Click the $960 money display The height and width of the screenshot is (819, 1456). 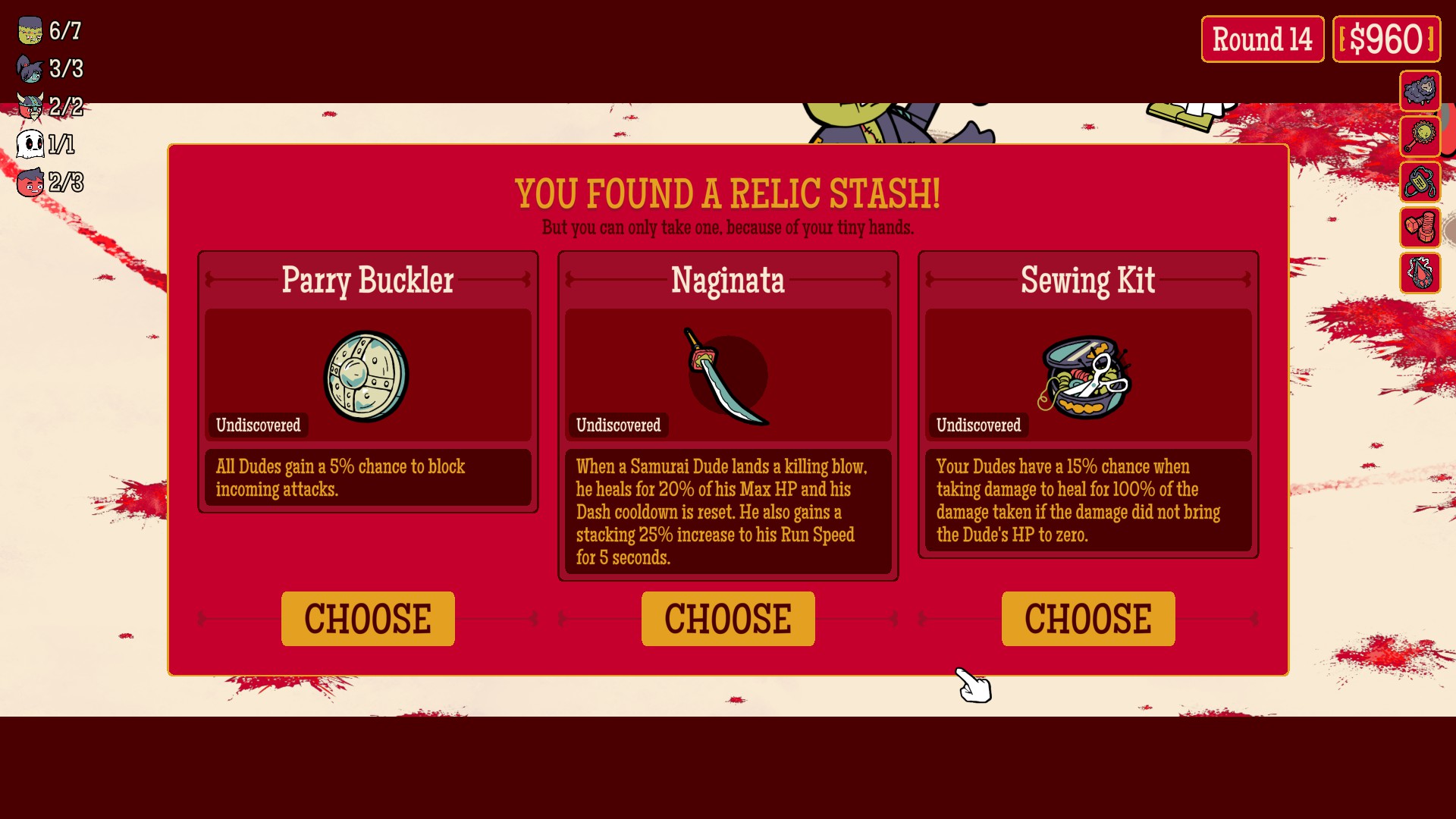pos(1387,39)
